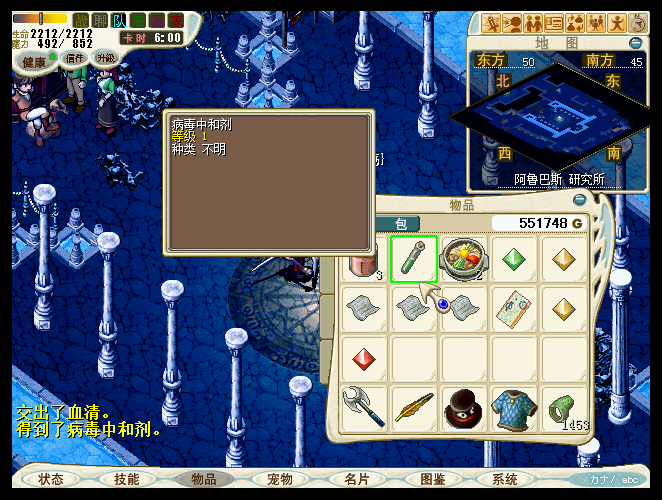Click the 健康 health status button
The height and width of the screenshot is (500, 662).
pyautogui.click(x=36, y=61)
